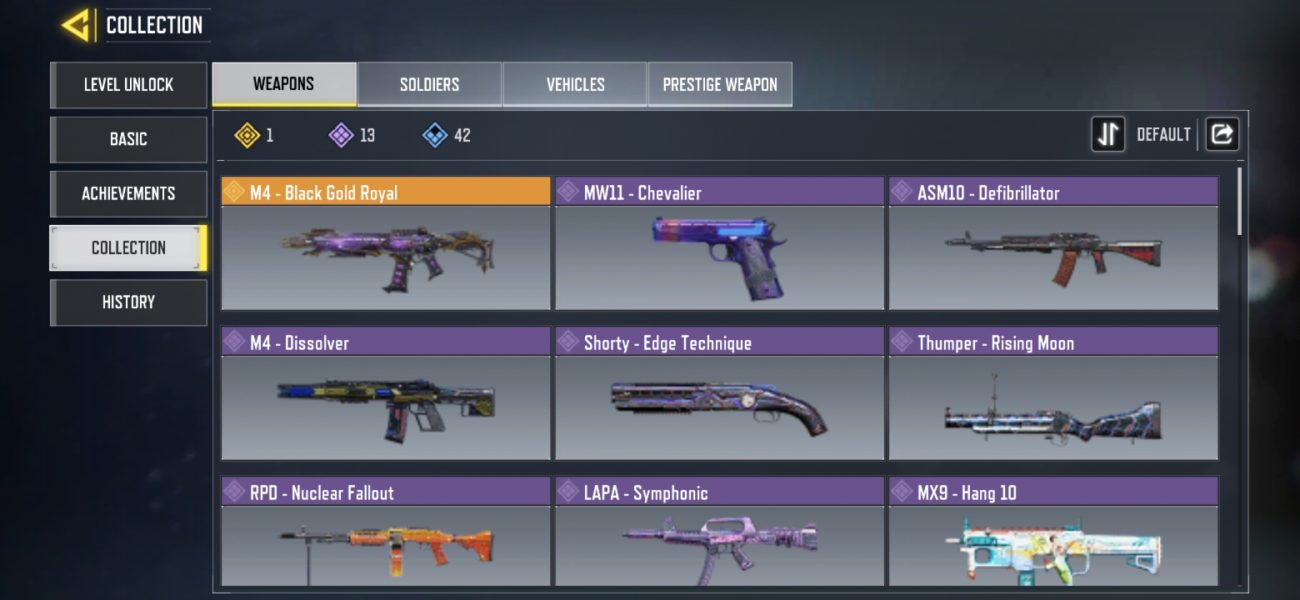Viewport: 1300px width, 600px height.
Task: Pick the ASM10 - Defibrillator weapon card
Action: coord(1053,245)
